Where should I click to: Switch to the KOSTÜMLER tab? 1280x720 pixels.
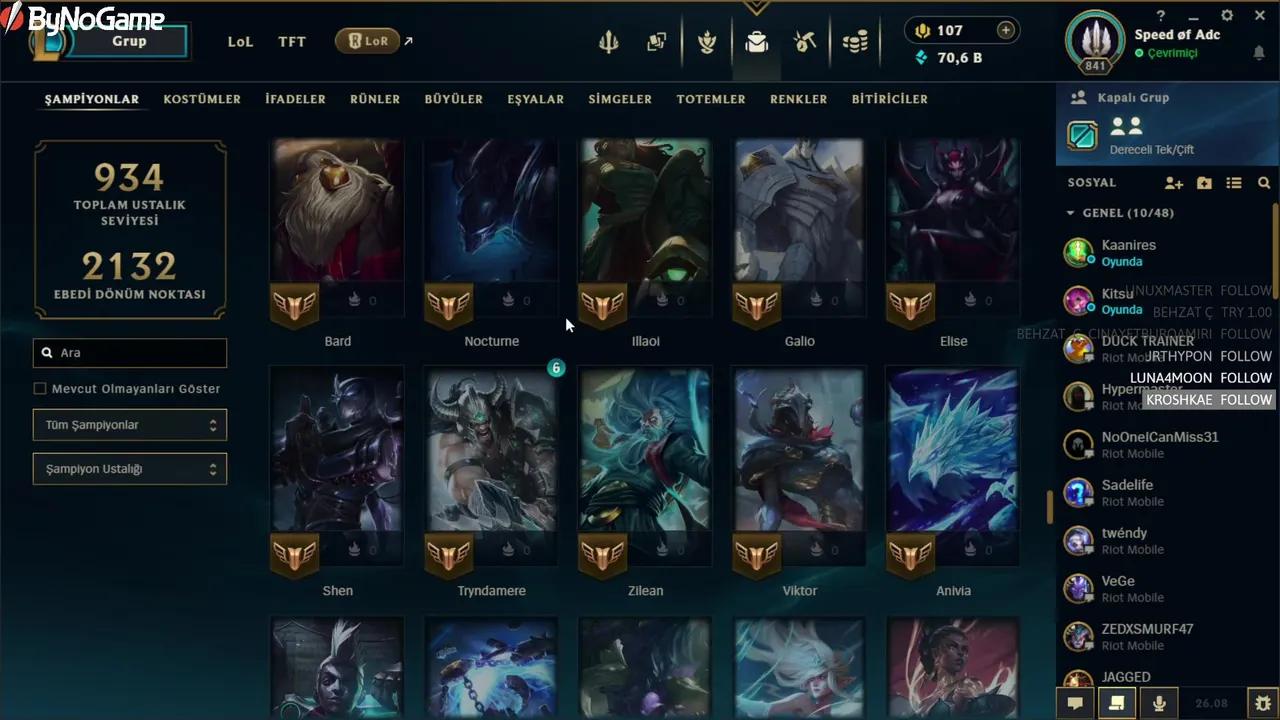pyautogui.click(x=202, y=99)
